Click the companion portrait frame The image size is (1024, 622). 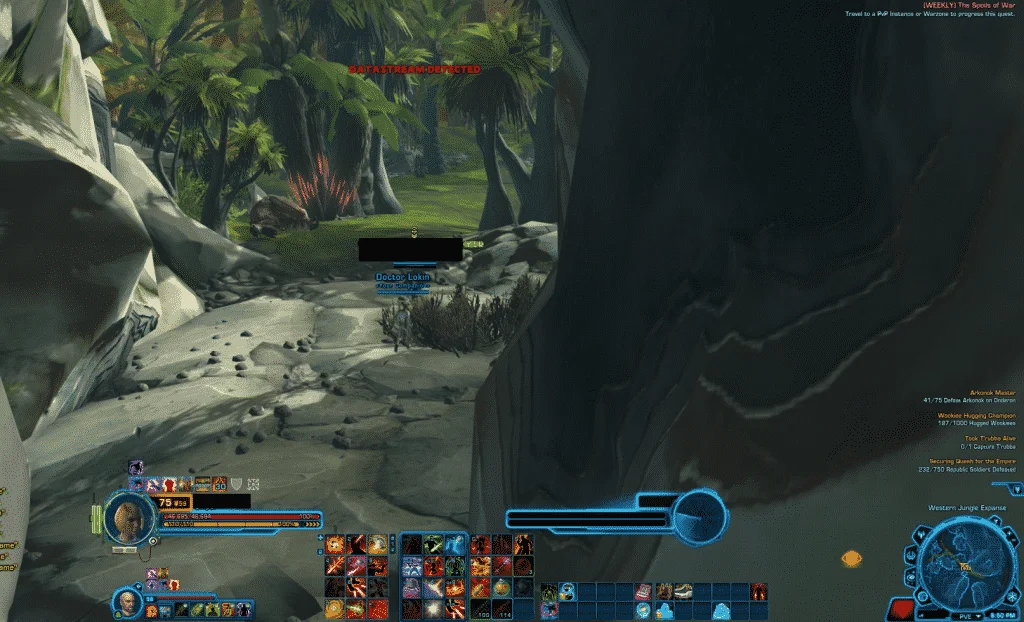(x=127, y=600)
